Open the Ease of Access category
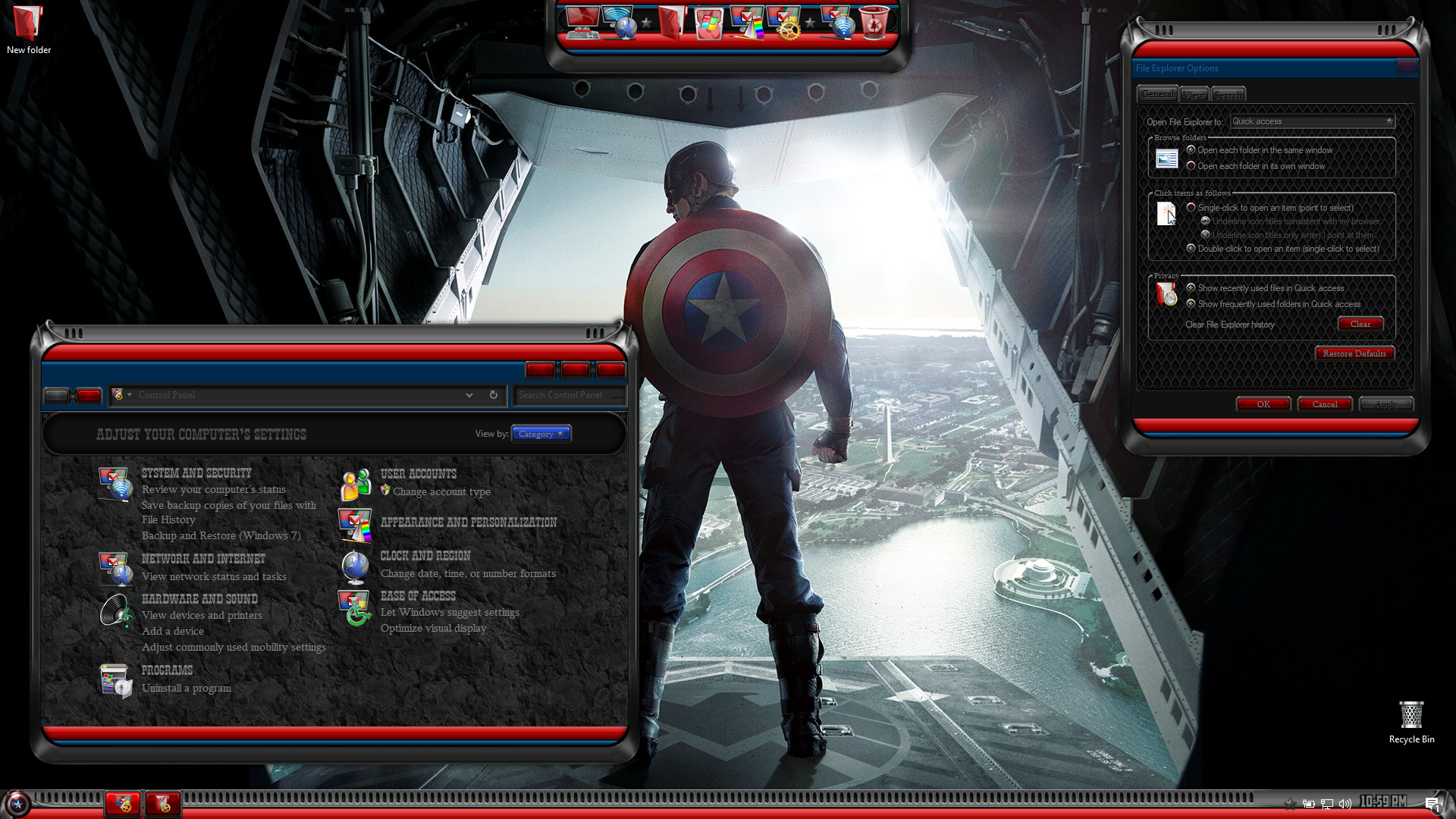 pos(418,596)
